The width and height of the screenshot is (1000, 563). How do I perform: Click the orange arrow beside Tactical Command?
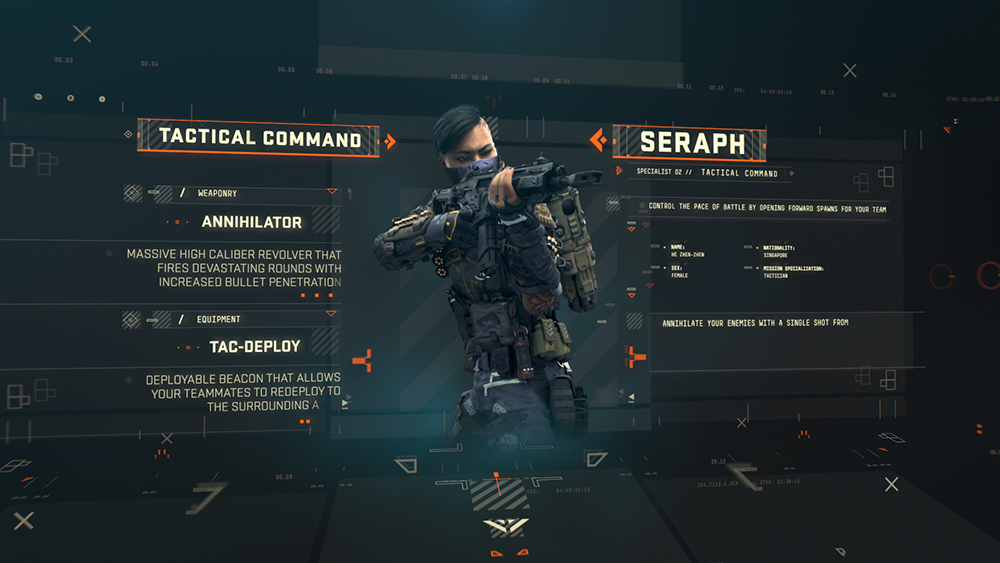point(391,141)
